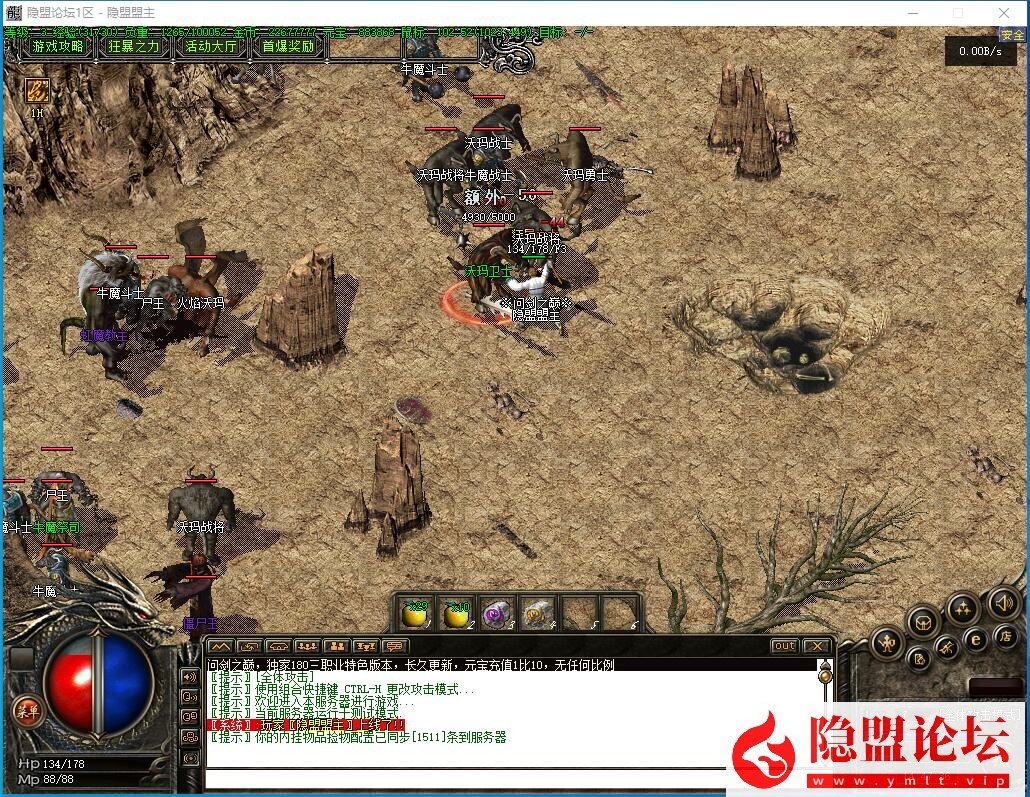The image size is (1030, 797).
Task: Click the round 'e' button
Action: (x=976, y=639)
